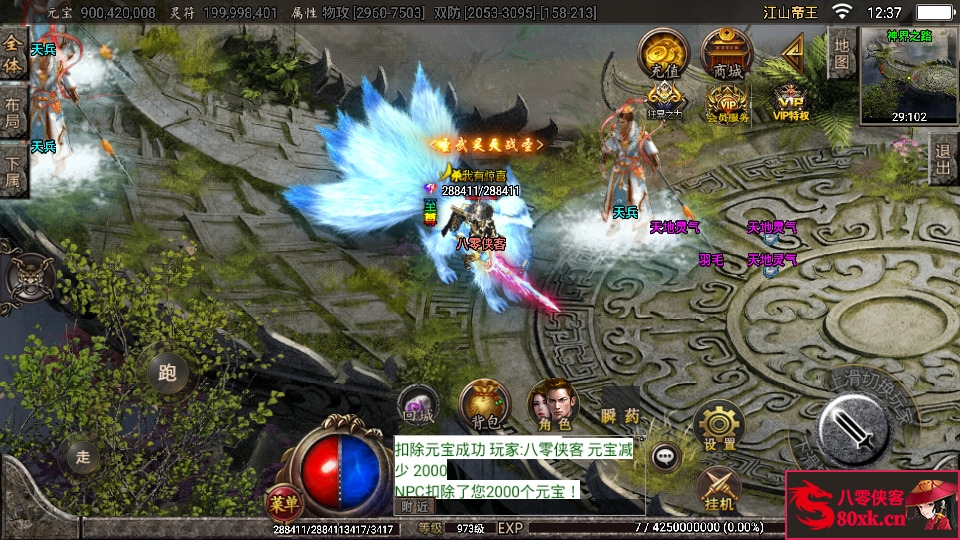Click the 跑 run button
This screenshot has height=540, width=960.
167,374
